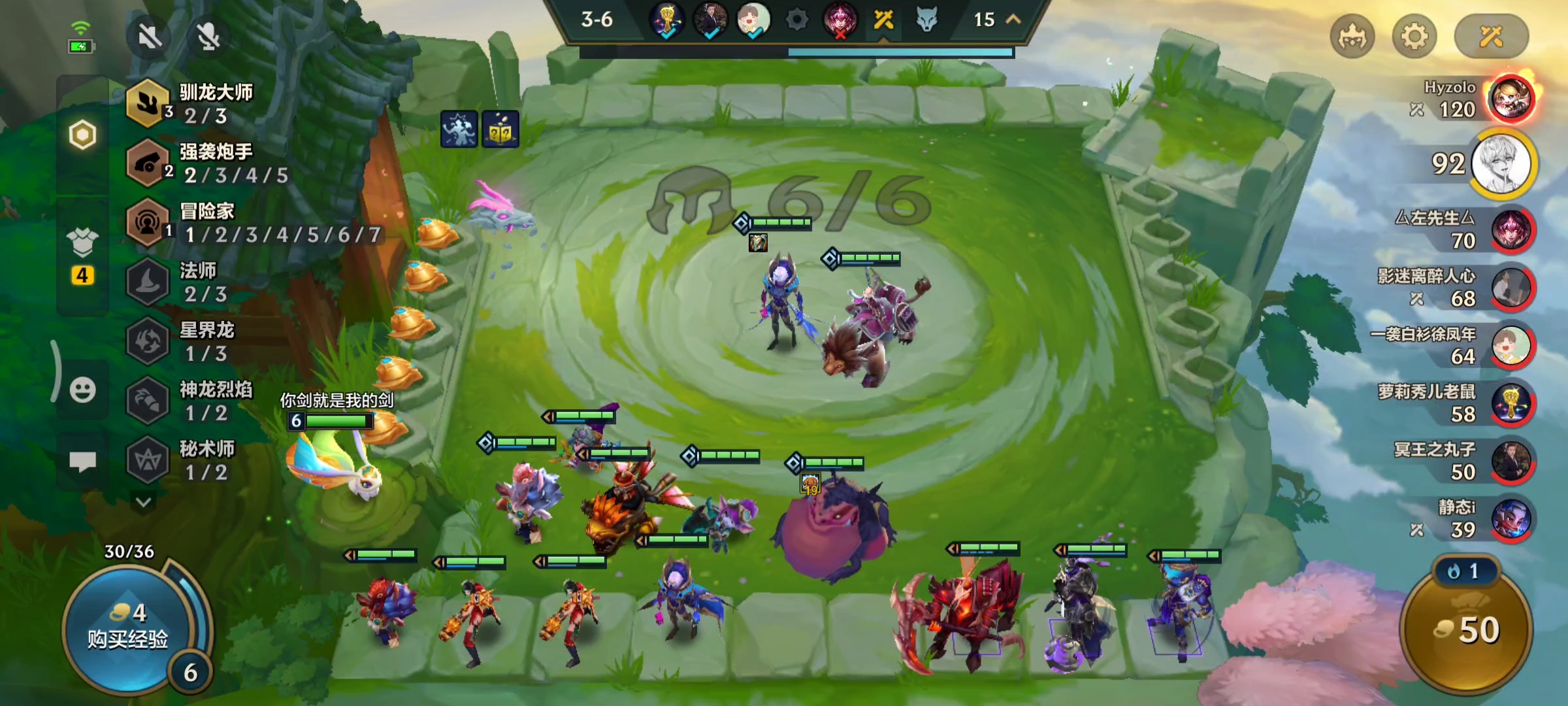Toggle the muted microphone icon
1568x706 pixels.
point(208,37)
